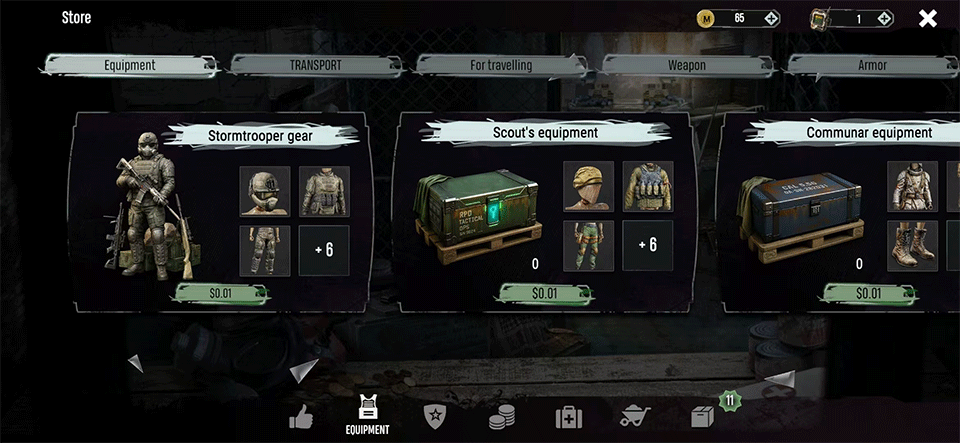Show the +6 more Stormtrooper items

point(324,250)
